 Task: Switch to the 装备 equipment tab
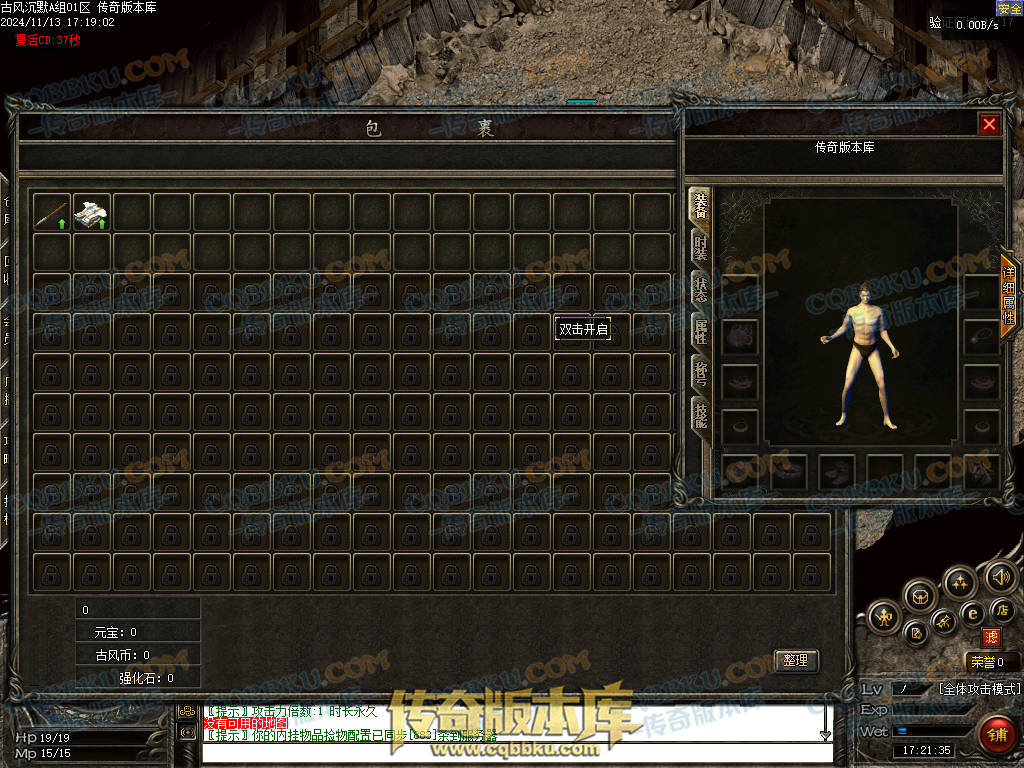click(x=701, y=207)
